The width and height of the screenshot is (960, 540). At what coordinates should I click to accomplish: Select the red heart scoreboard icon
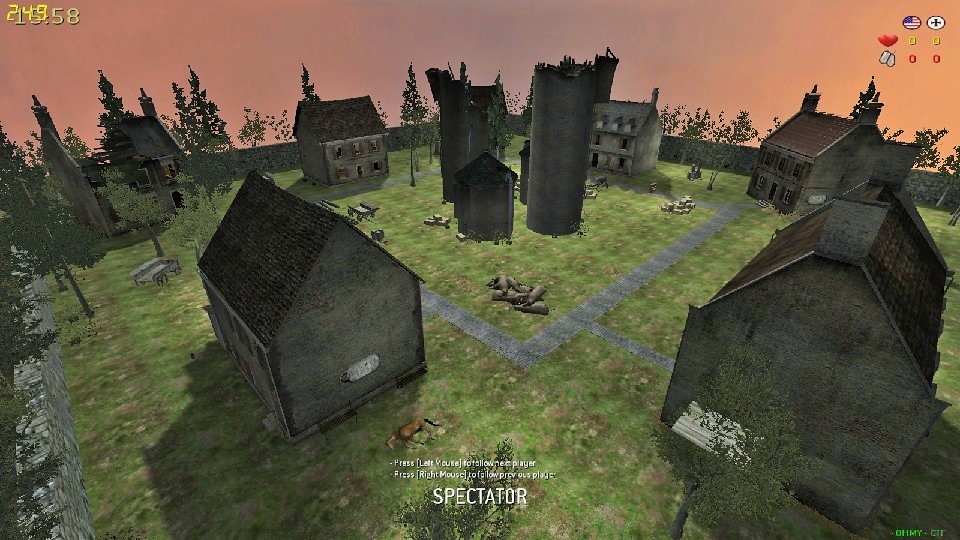click(886, 41)
